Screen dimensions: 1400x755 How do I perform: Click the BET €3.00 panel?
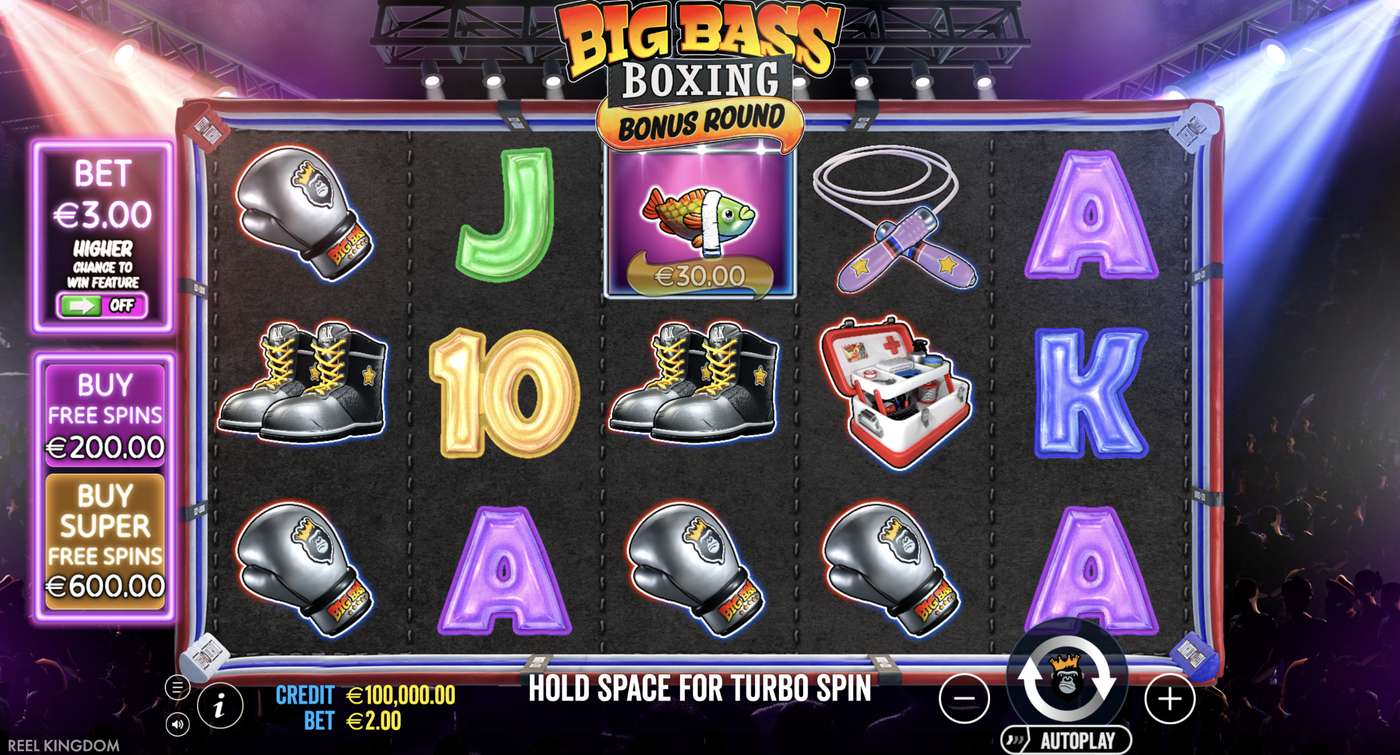click(x=104, y=200)
